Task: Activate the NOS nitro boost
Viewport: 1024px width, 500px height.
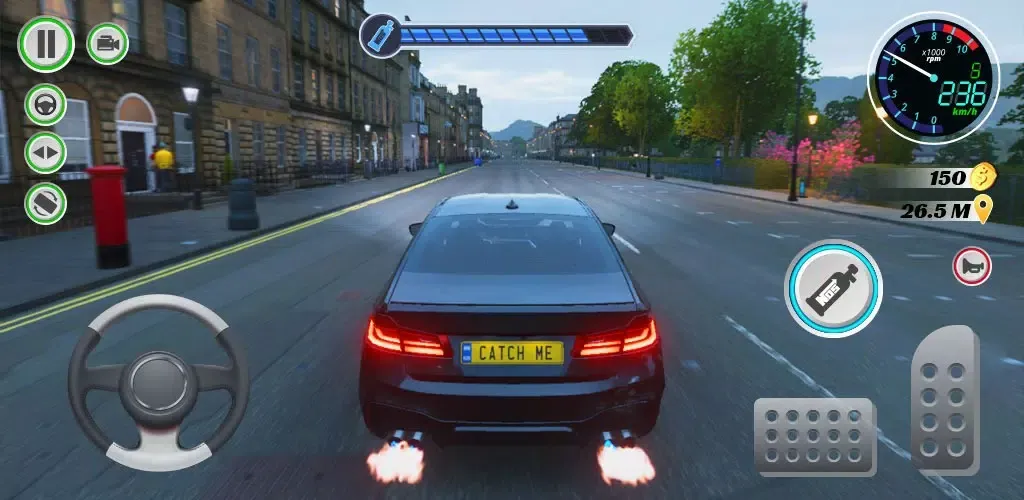Action: click(x=832, y=289)
